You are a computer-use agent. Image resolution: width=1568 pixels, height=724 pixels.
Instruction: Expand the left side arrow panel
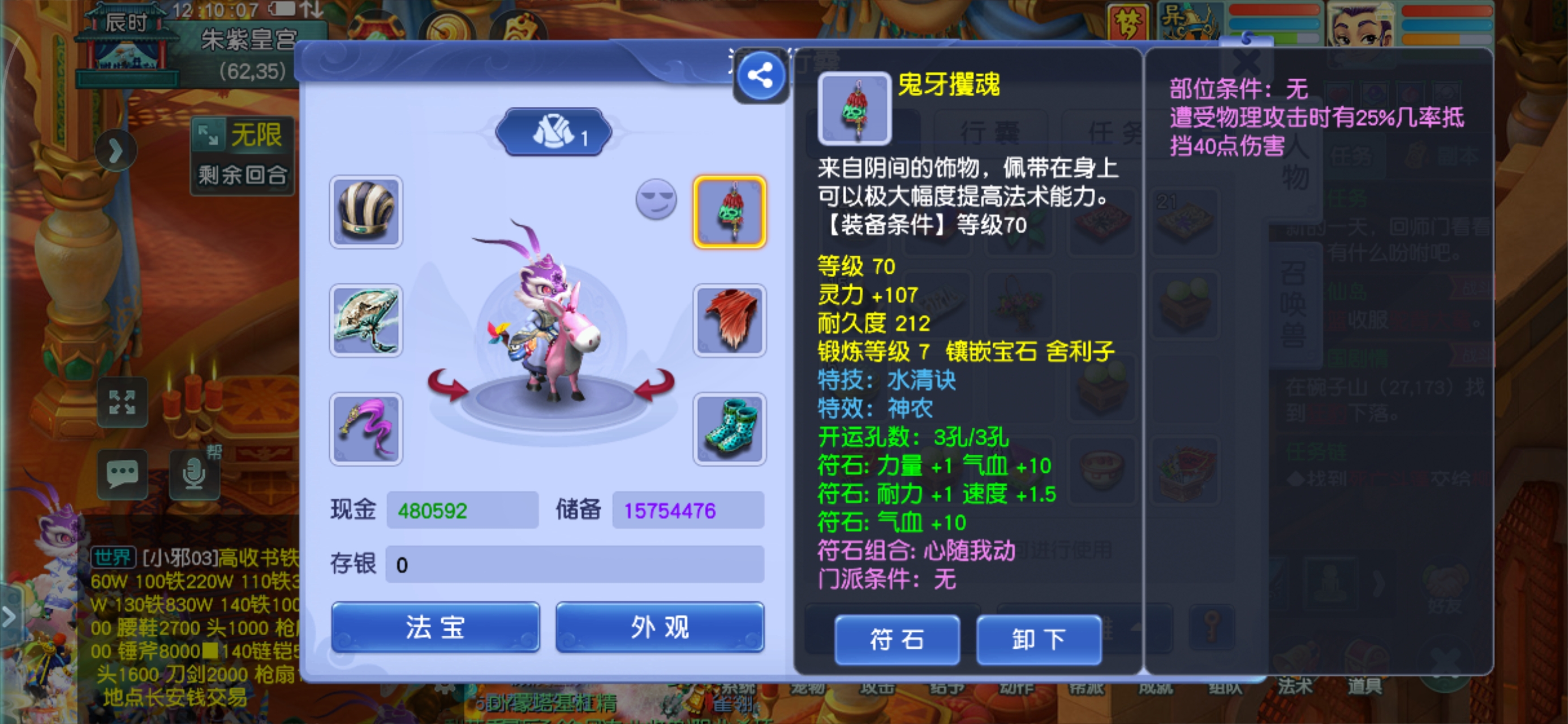118,149
